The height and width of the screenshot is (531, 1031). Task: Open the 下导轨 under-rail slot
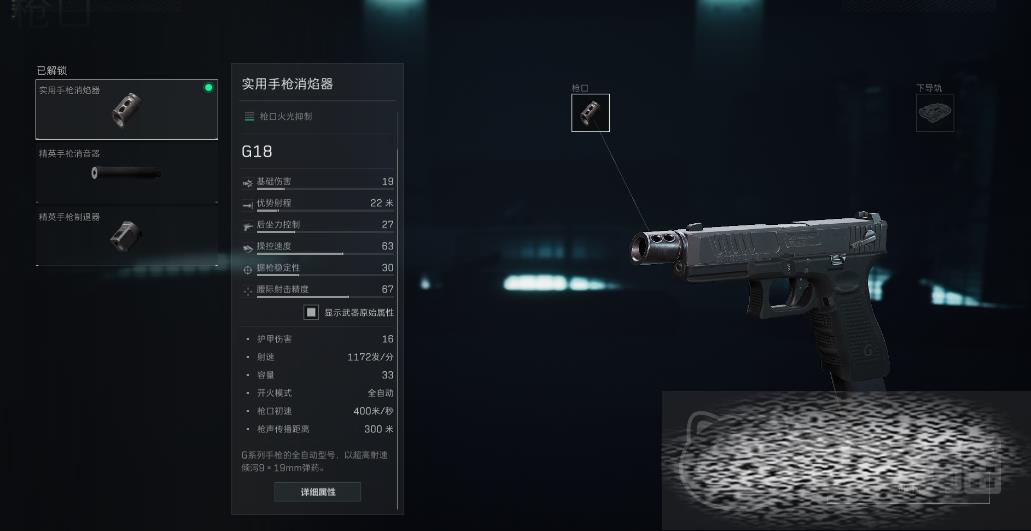(935, 113)
